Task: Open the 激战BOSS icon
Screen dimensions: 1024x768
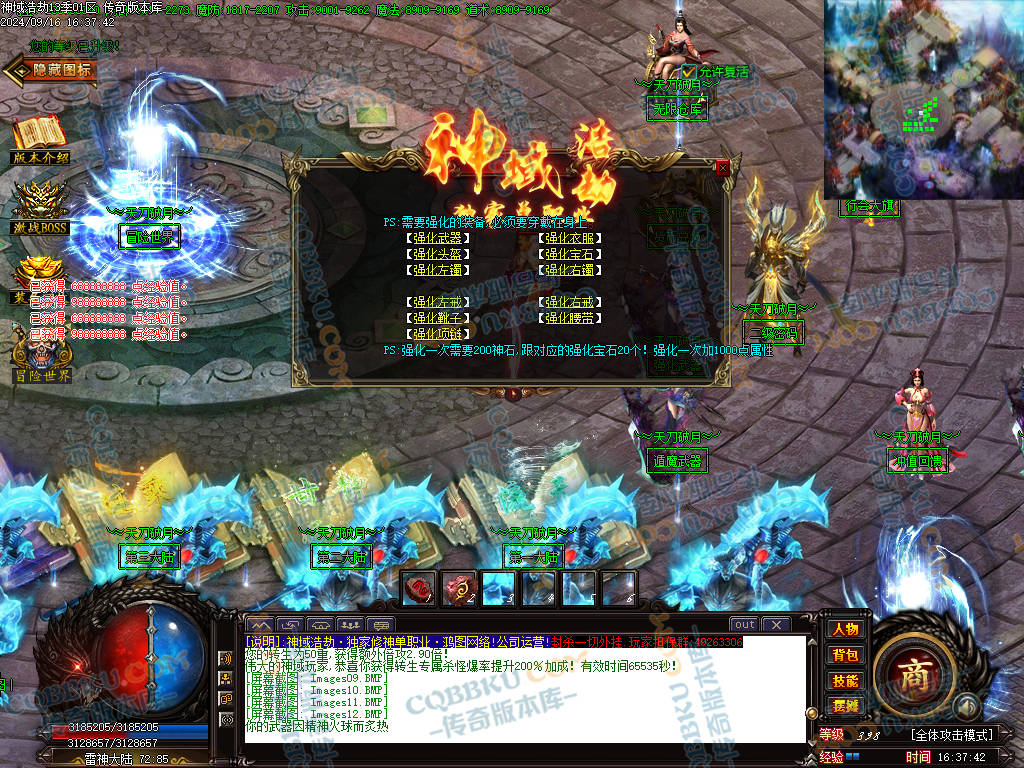Action: coord(40,205)
